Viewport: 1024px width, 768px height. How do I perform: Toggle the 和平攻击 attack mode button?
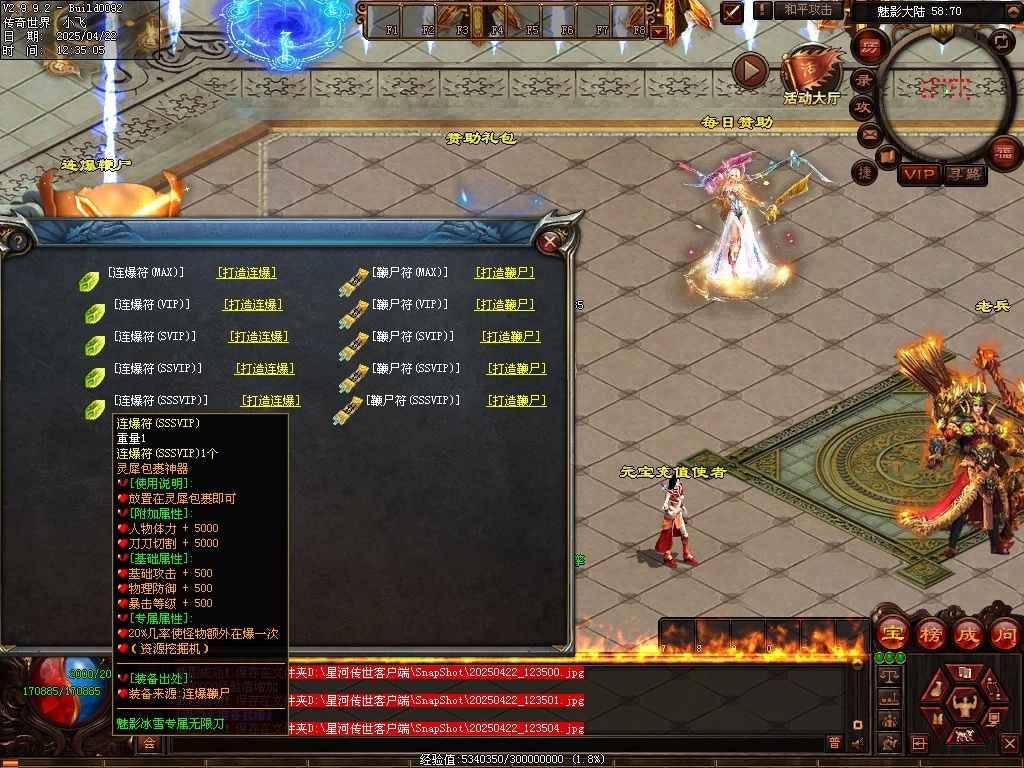(x=808, y=10)
